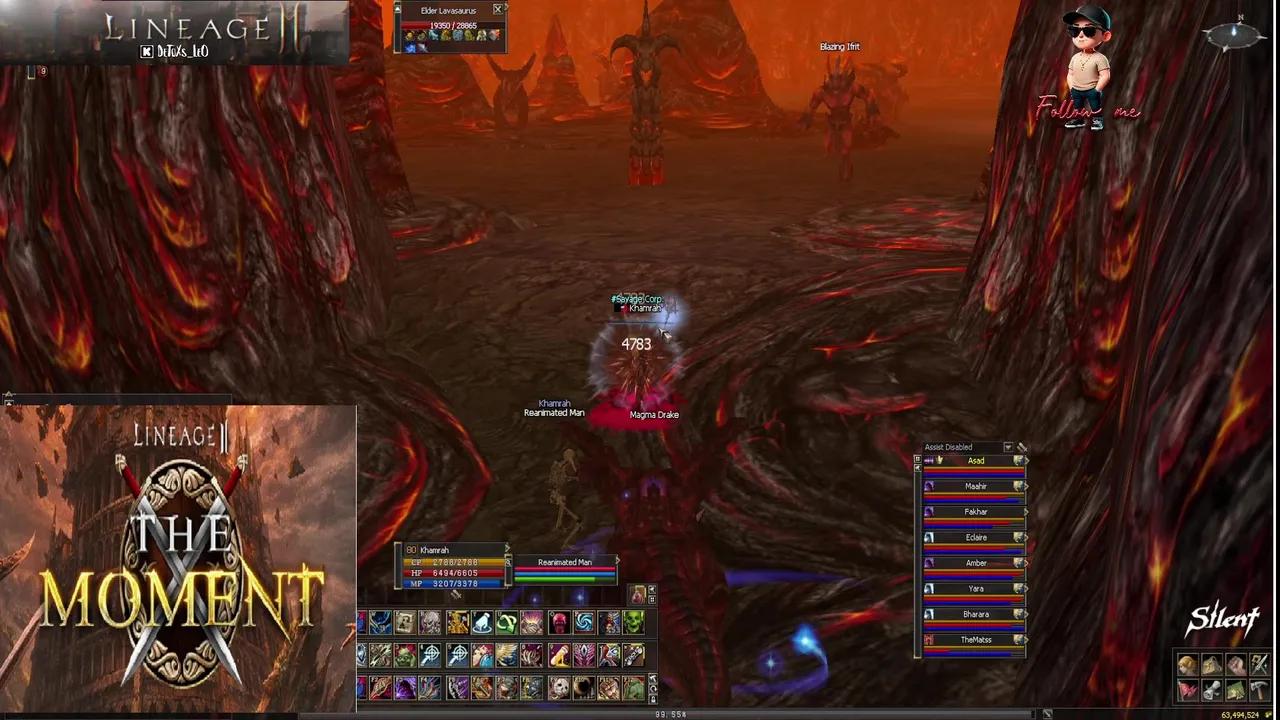Image resolution: width=1280 pixels, height=720 pixels.
Task: Select party member Eclaire
Action: point(975,537)
